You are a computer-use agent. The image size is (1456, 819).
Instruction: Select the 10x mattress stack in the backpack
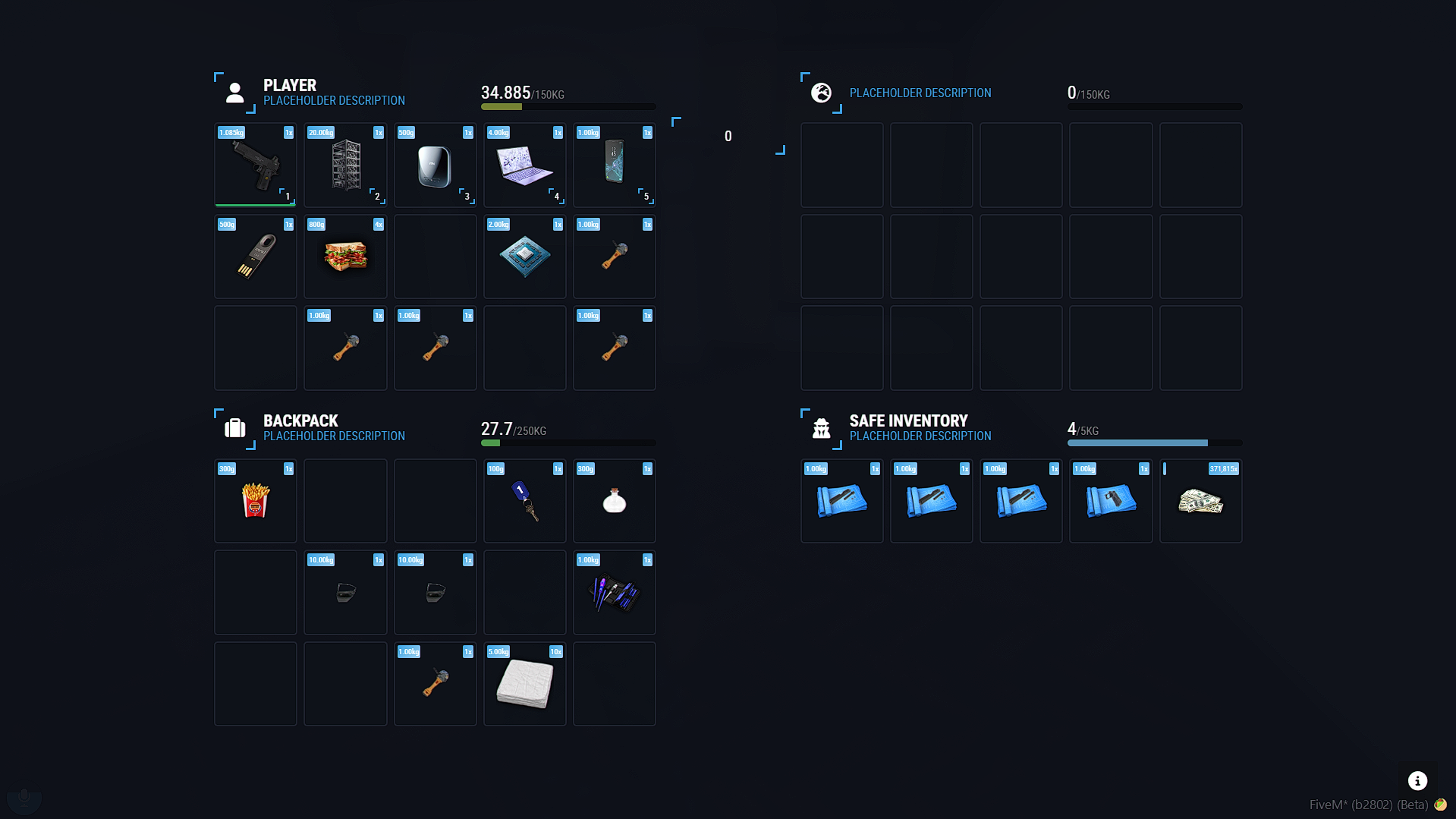(x=524, y=684)
